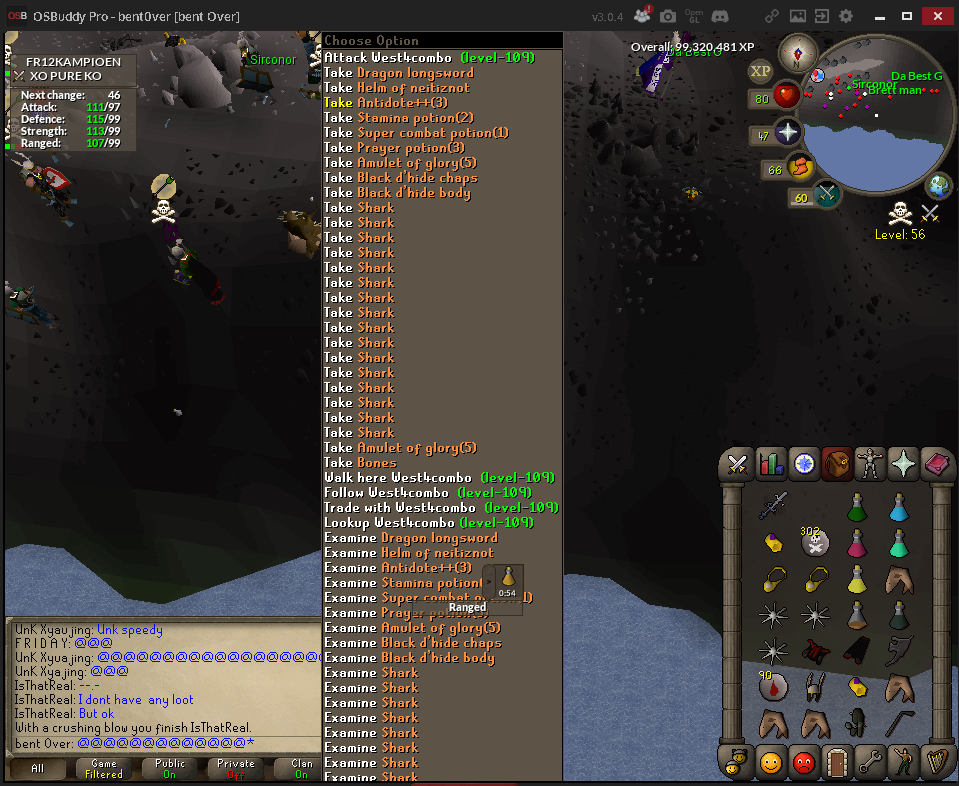The image size is (959, 786).
Task: Open the Logout door tab
Action: tap(837, 762)
